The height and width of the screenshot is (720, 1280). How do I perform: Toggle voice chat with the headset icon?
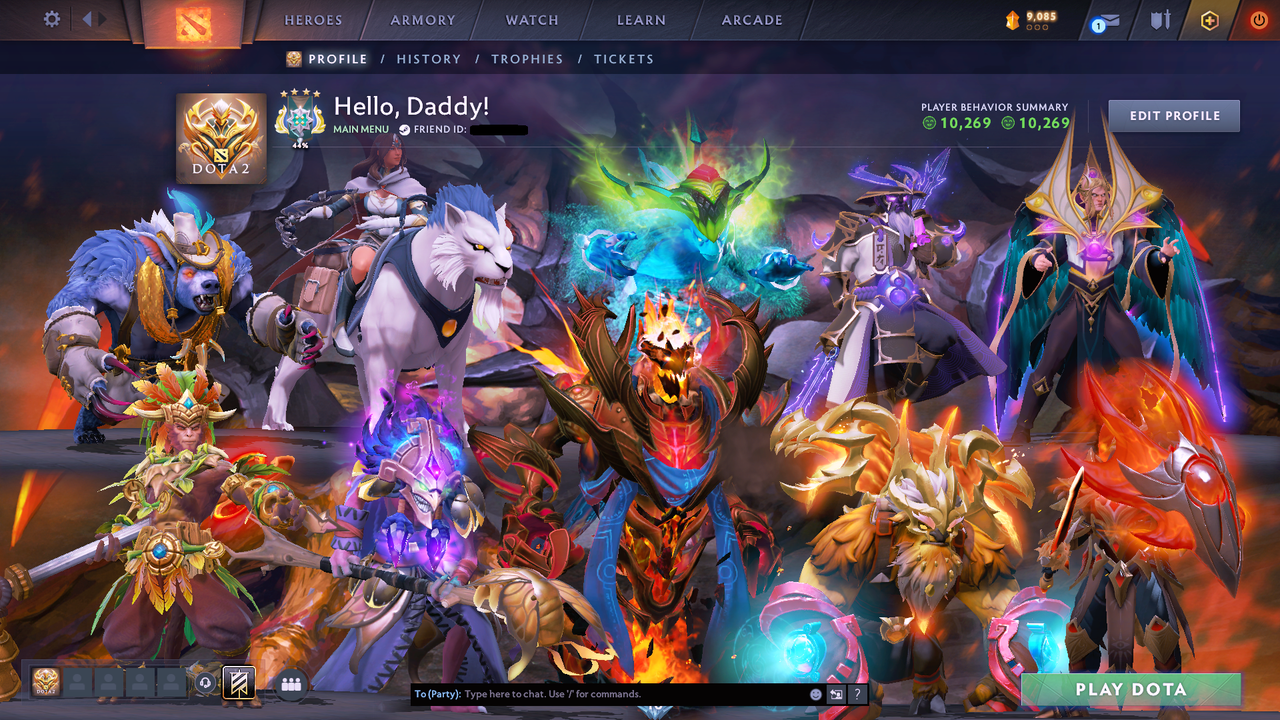click(206, 682)
